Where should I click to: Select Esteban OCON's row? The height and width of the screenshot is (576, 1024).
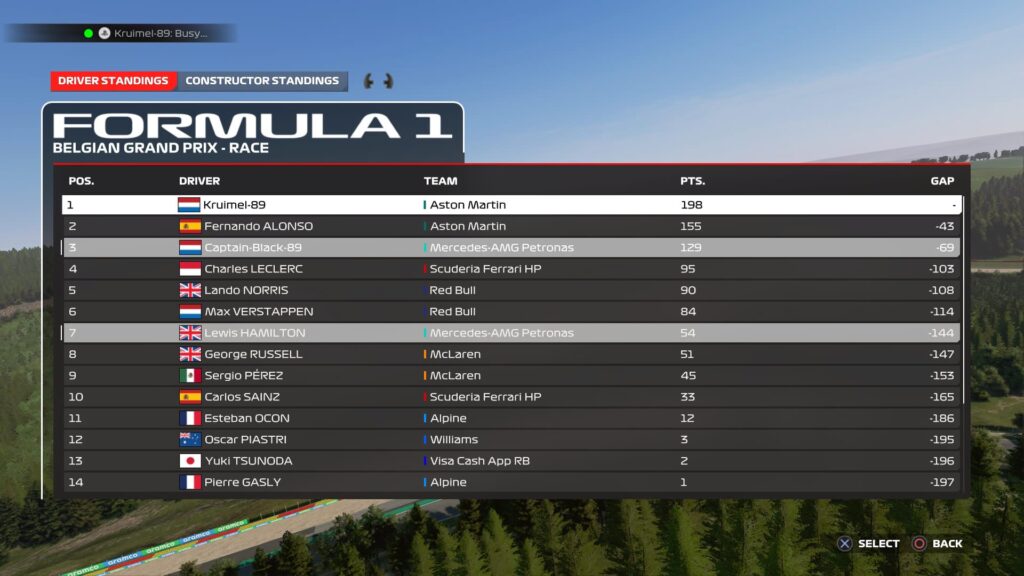coord(511,418)
